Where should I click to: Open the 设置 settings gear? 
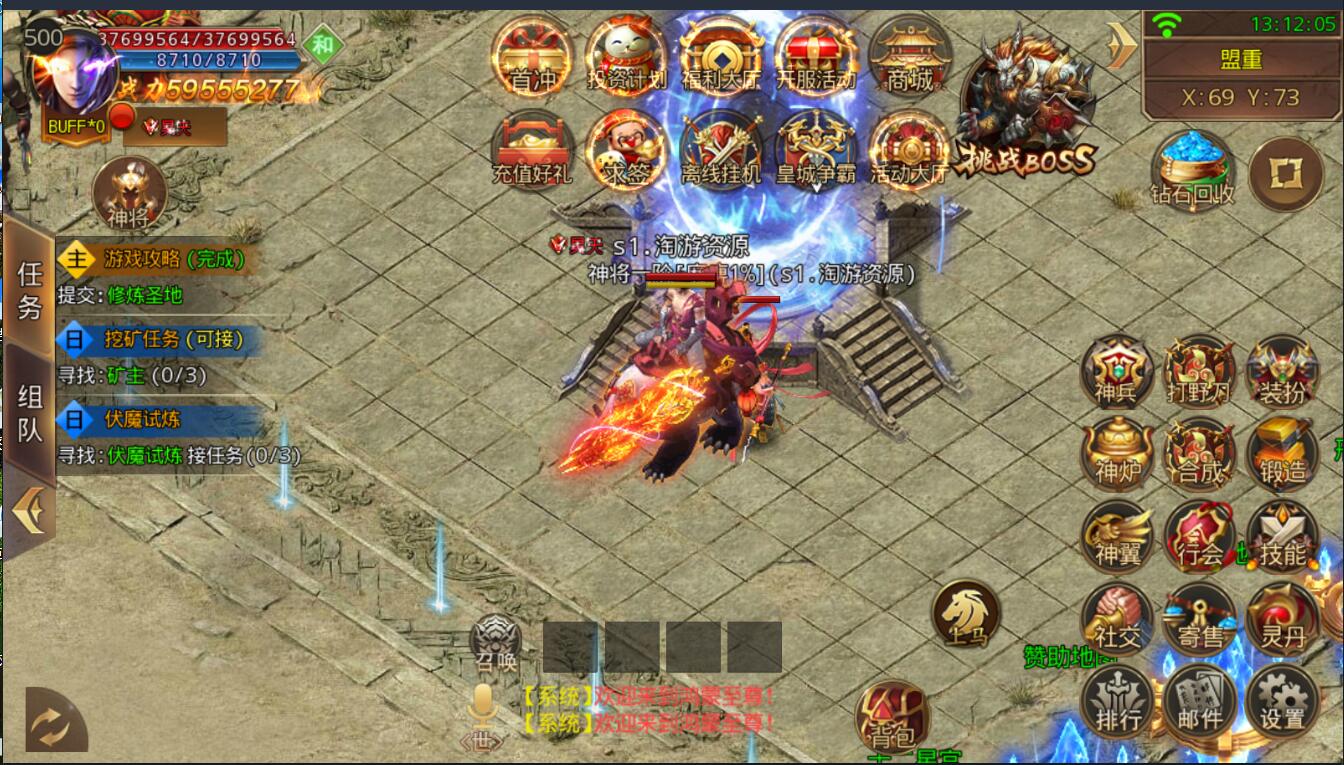click(1283, 700)
